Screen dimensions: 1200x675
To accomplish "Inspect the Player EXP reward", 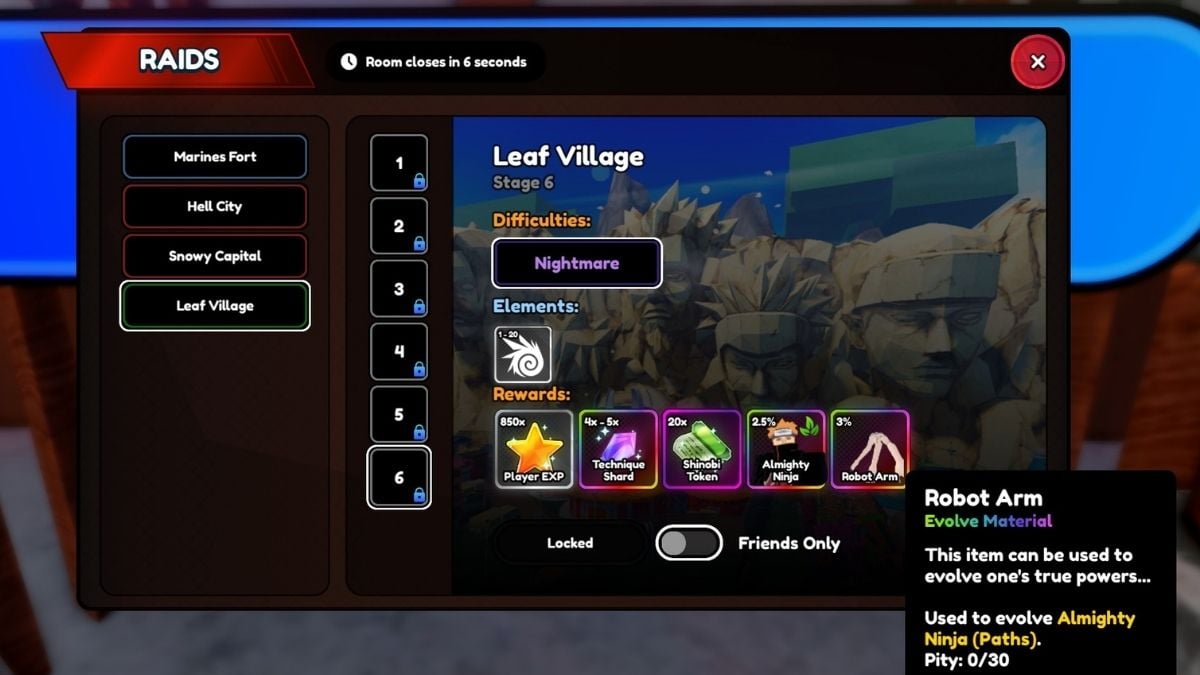I will pyautogui.click(x=535, y=449).
